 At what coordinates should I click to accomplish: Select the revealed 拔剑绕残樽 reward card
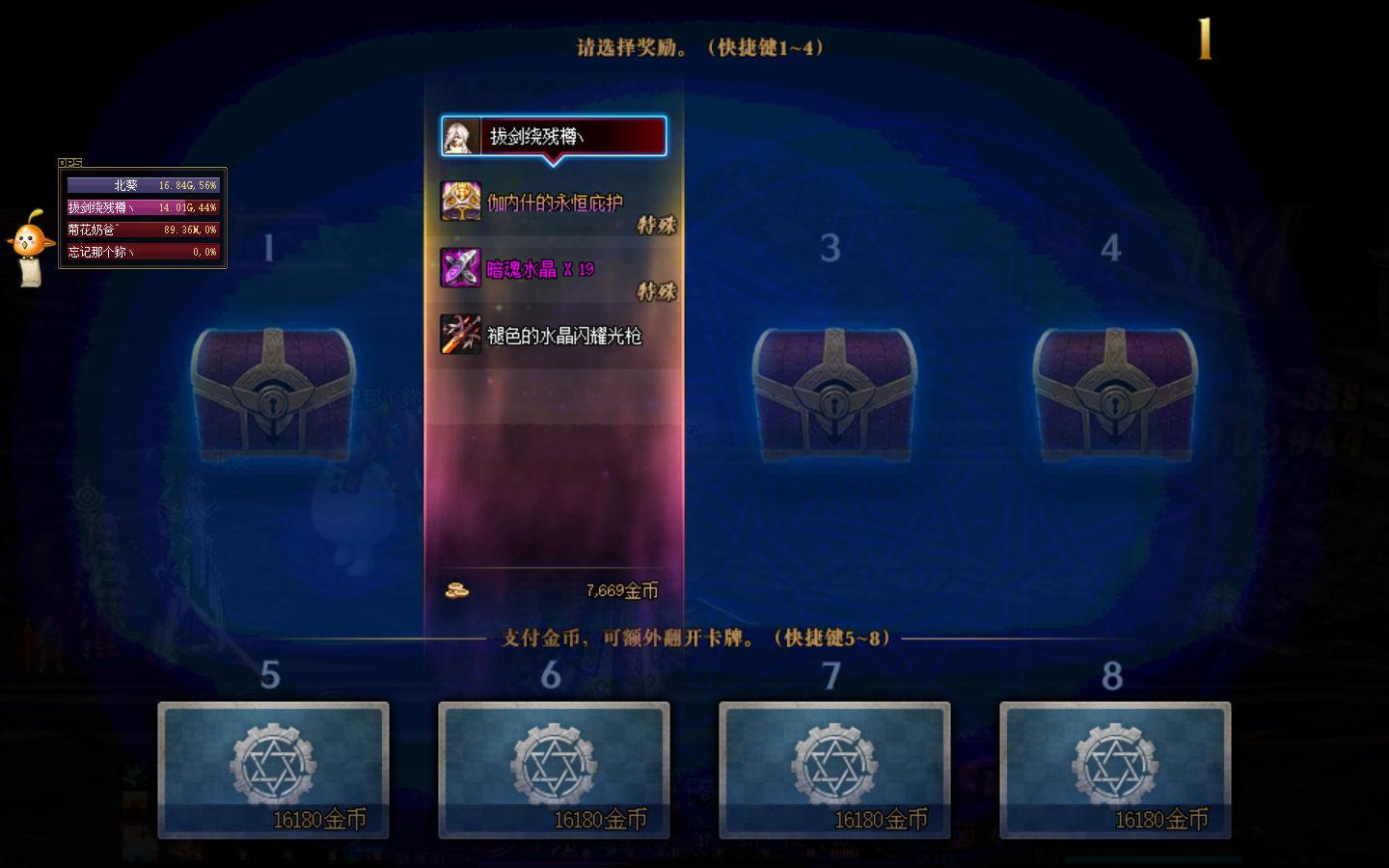pyautogui.click(x=555, y=136)
